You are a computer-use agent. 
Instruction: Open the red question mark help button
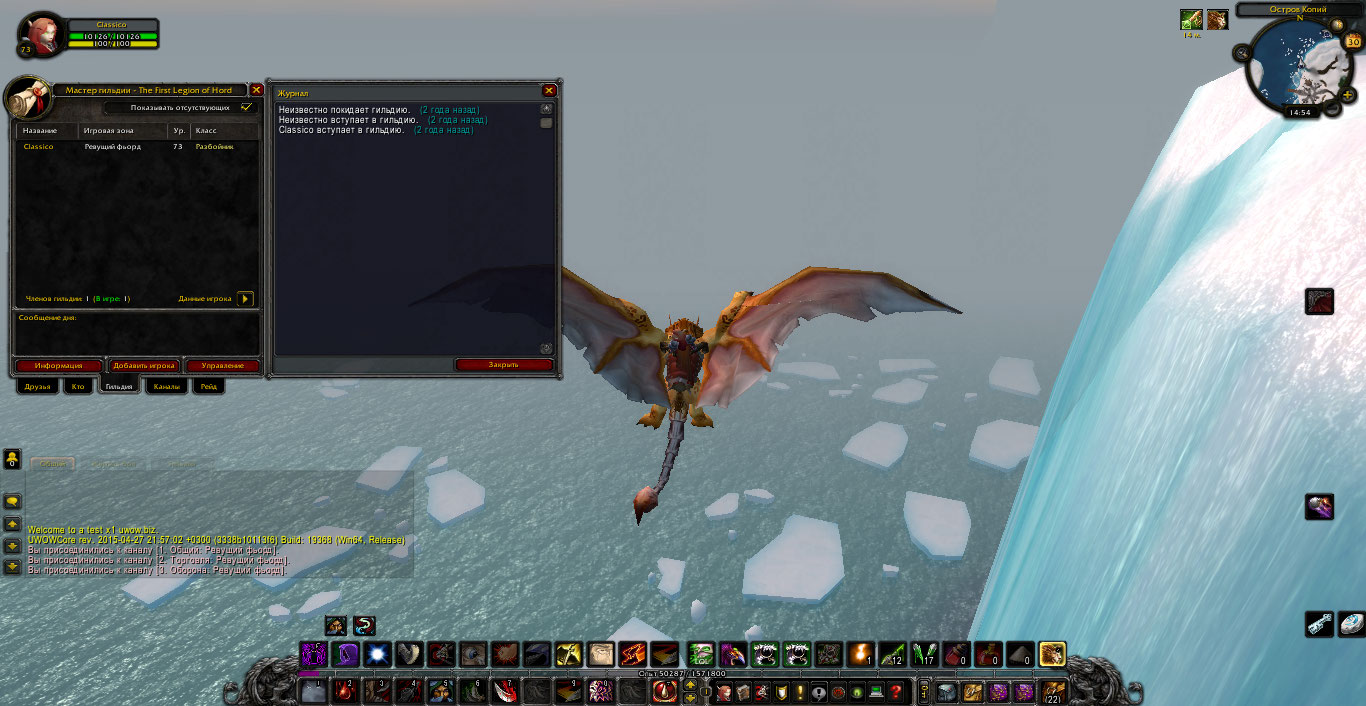[x=896, y=692]
